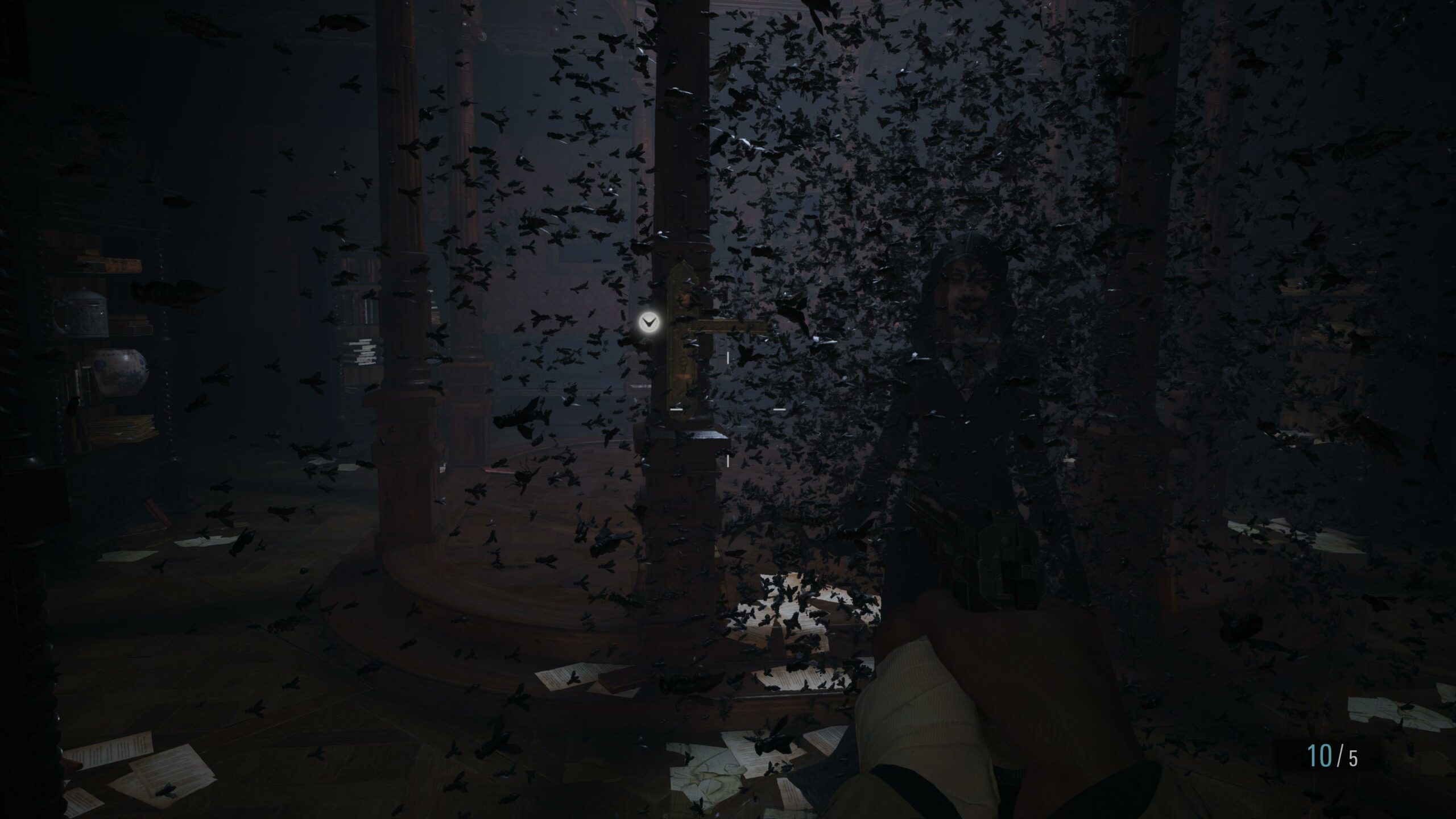Image resolution: width=1456 pixels, height=819 pixels.
Task: Select the aiming reticle center point
Action: click(728, 409)
